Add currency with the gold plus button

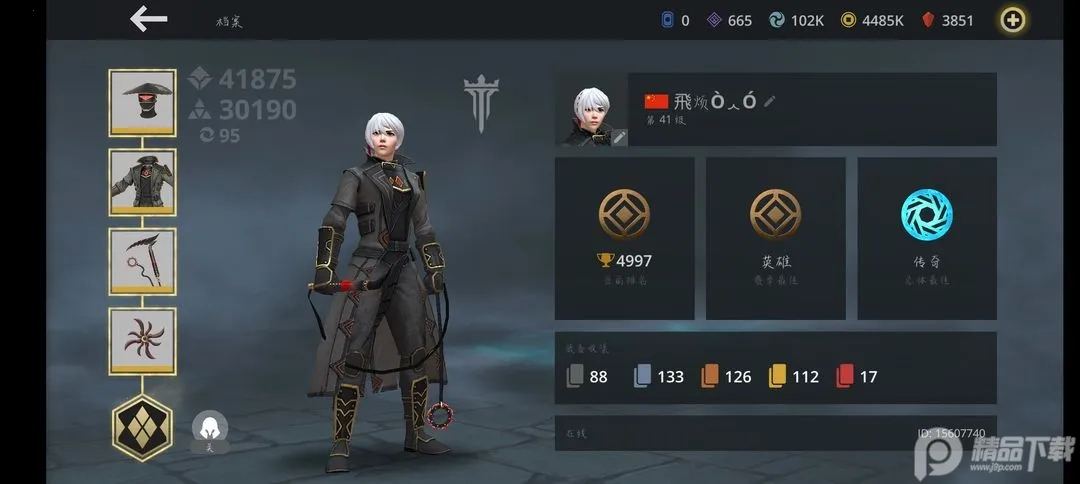coord(1014,20)
